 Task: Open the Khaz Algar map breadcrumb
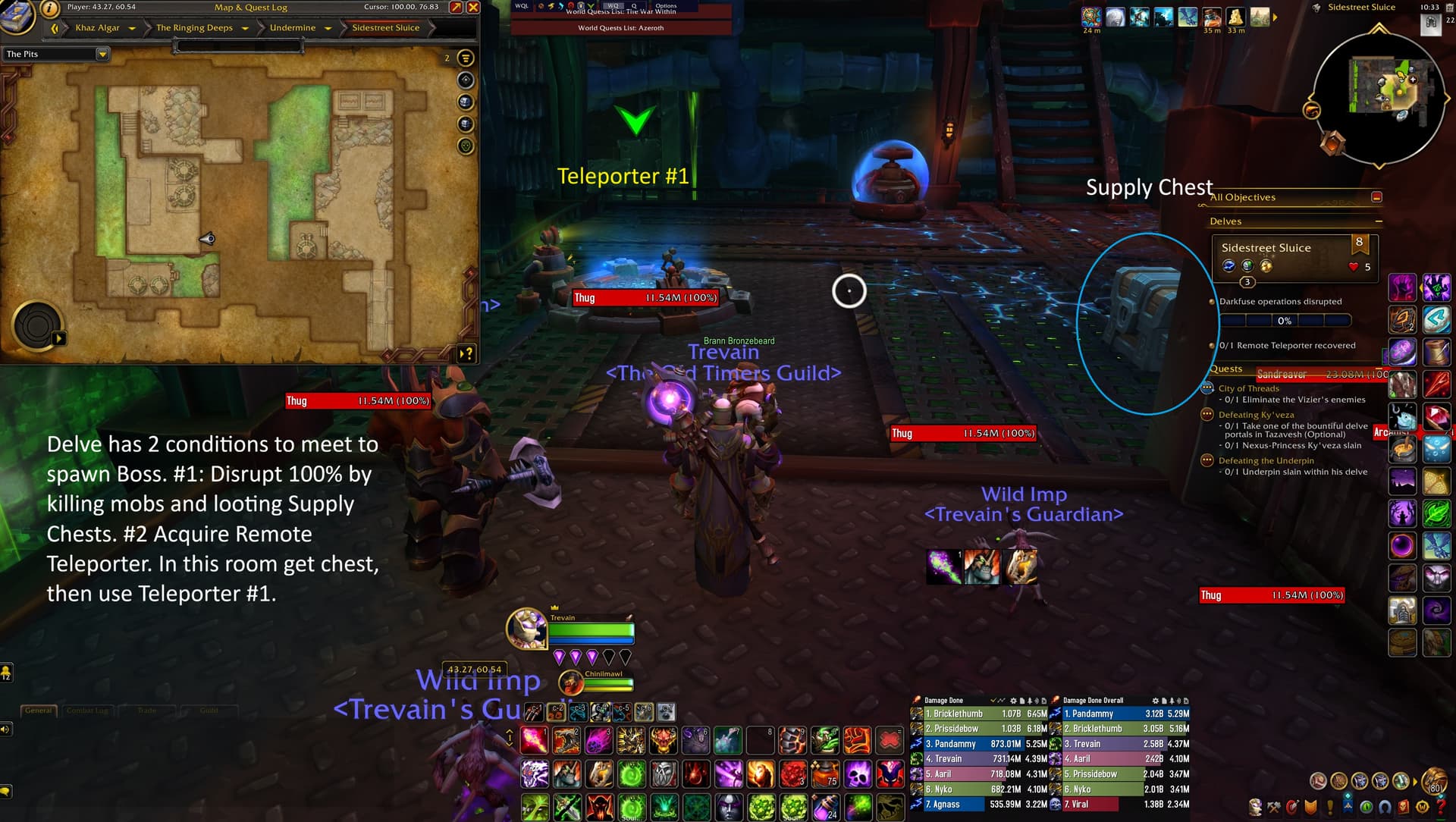(x=97, y=28)
